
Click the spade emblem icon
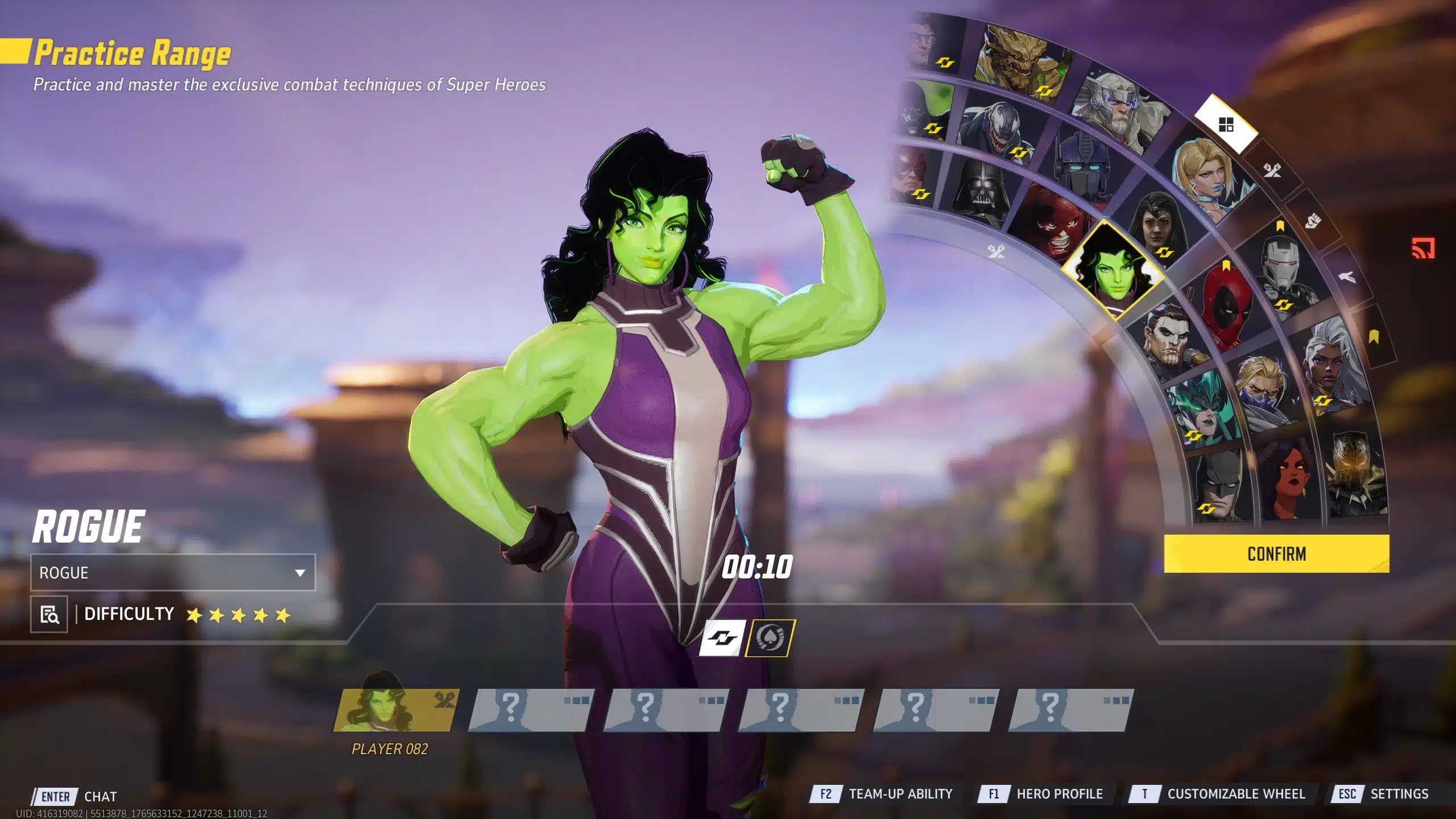tap(770, 638)
